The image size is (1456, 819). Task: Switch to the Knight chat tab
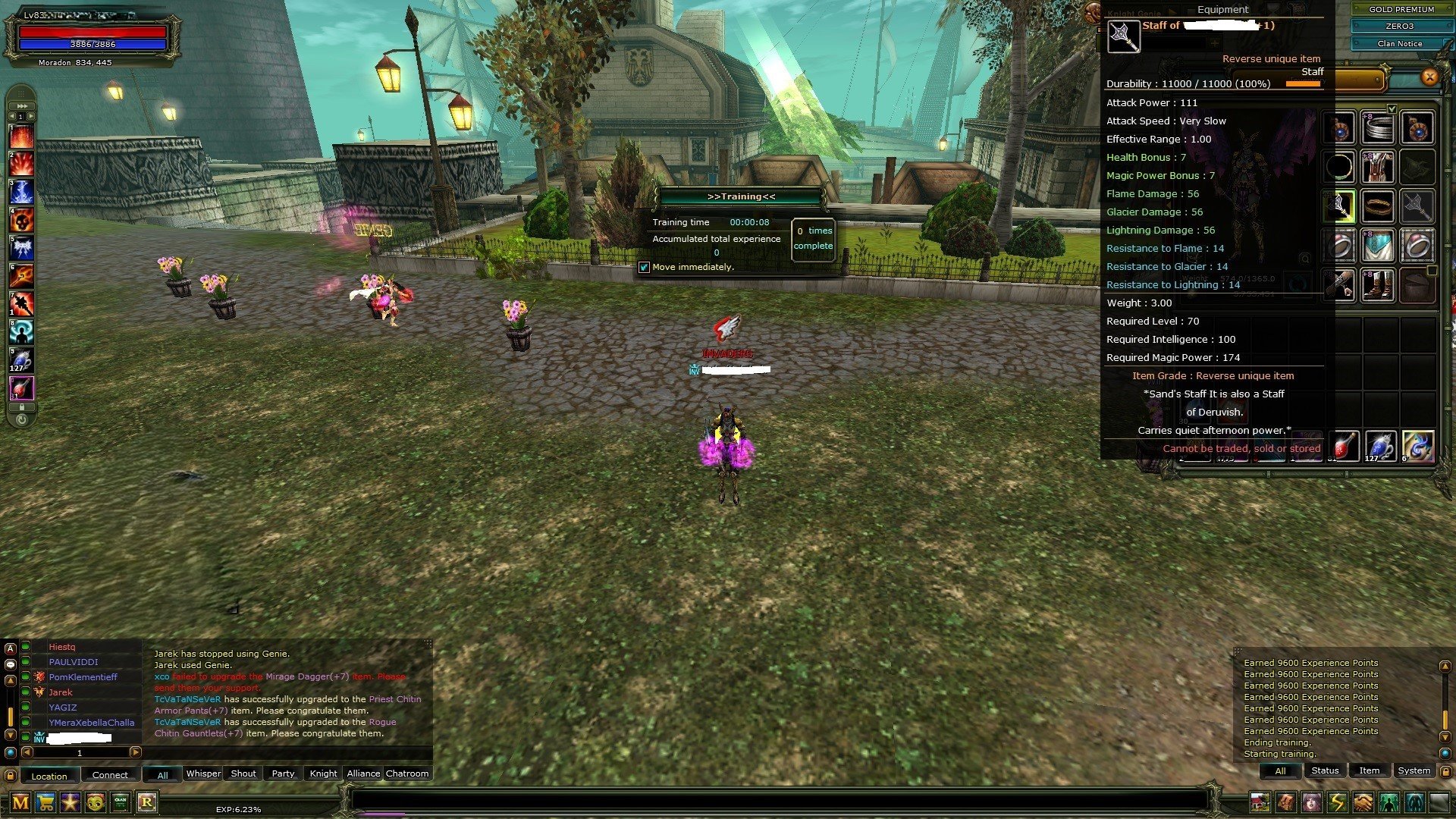pos(323,773)
